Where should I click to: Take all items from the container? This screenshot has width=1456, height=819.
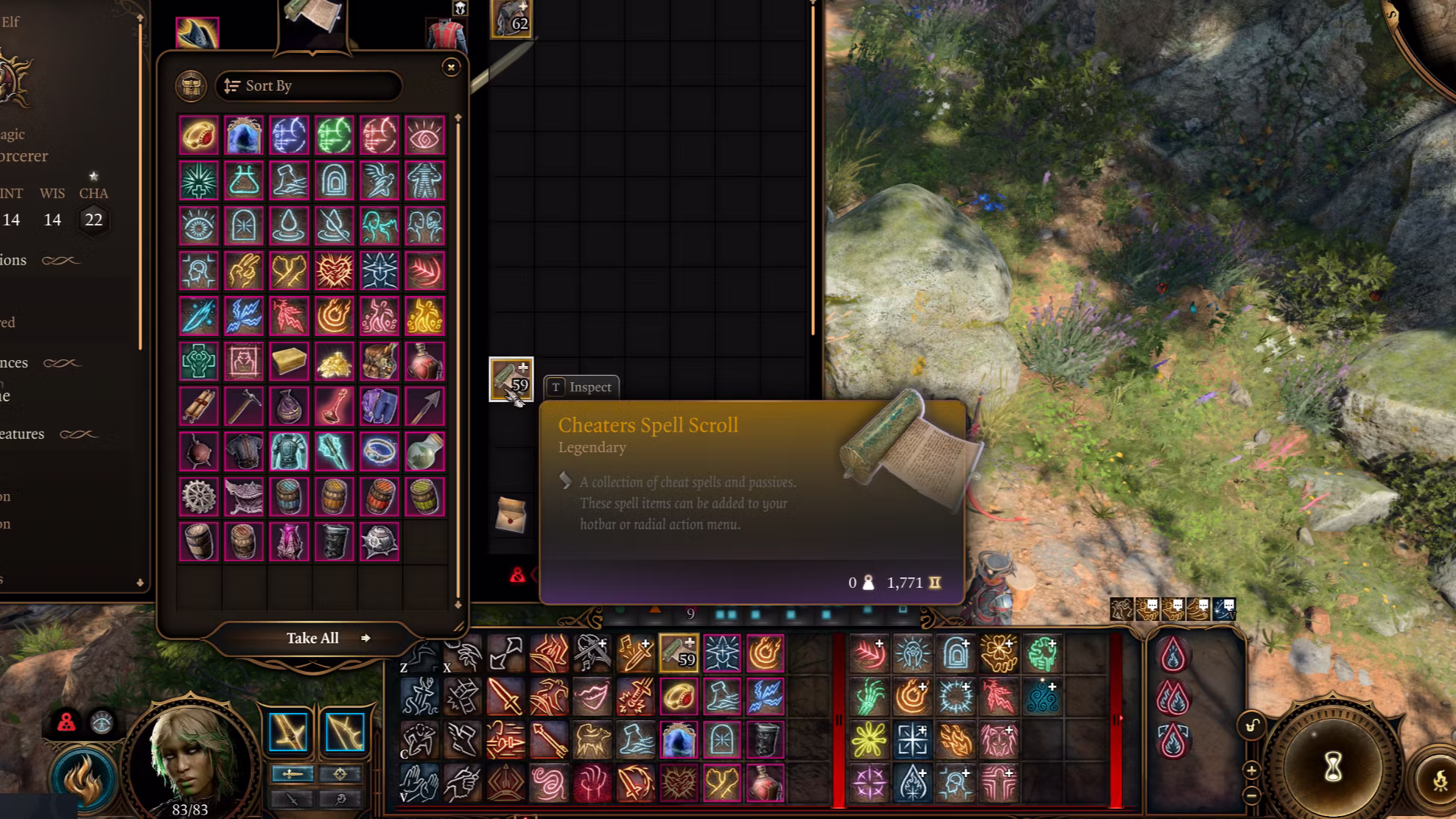click(313, 638)
